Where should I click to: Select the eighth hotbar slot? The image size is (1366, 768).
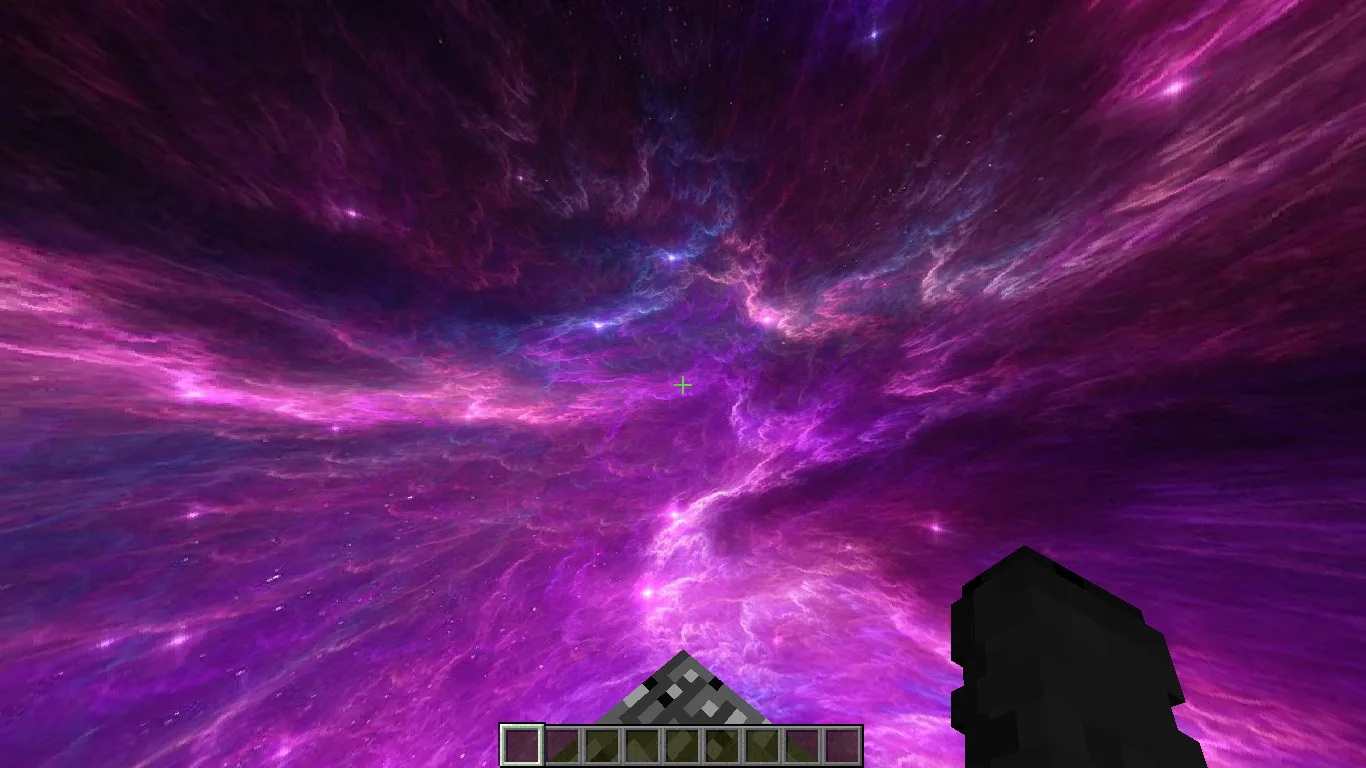tap(803, 743)
